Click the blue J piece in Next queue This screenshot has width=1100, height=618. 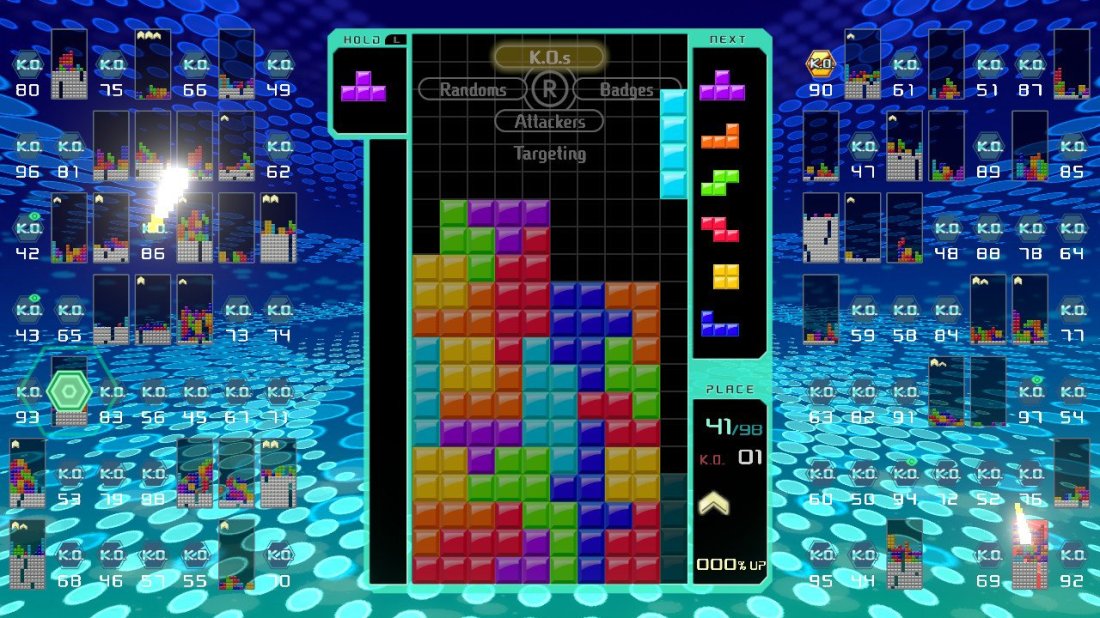(x=720, y=323)
